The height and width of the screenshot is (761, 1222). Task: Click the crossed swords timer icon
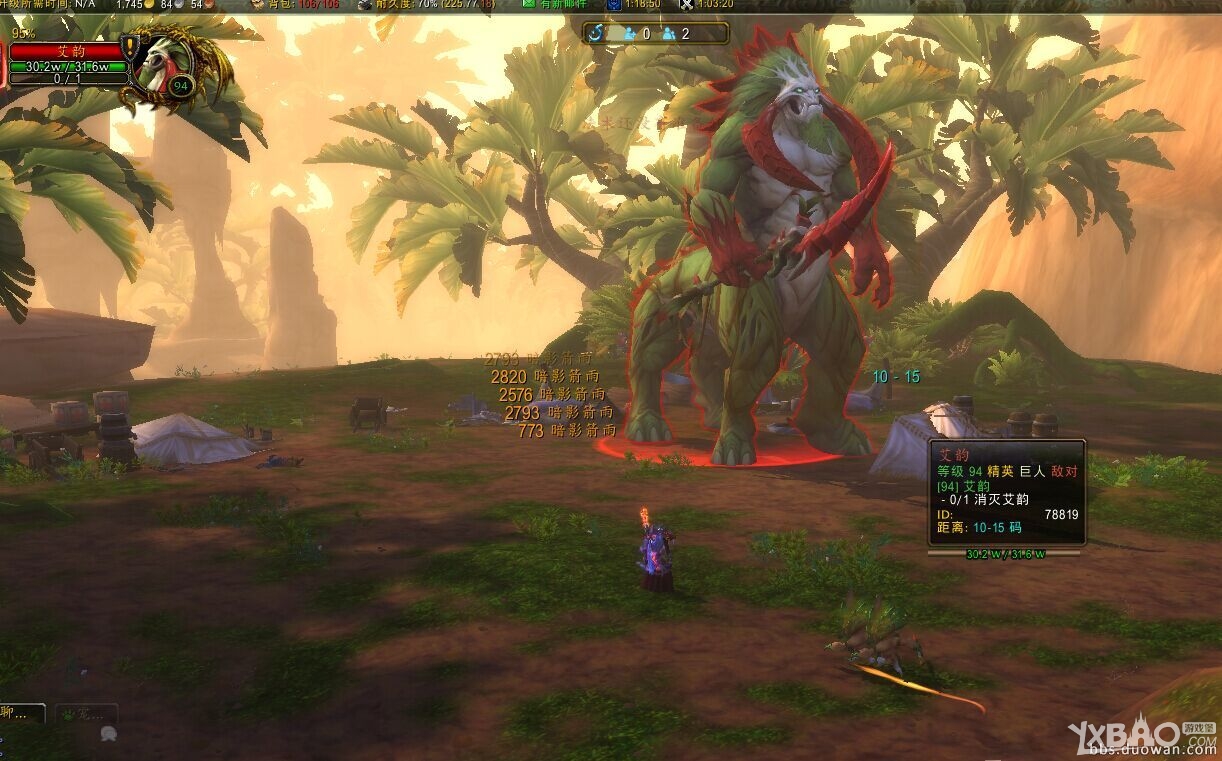[x=686, y=4]
